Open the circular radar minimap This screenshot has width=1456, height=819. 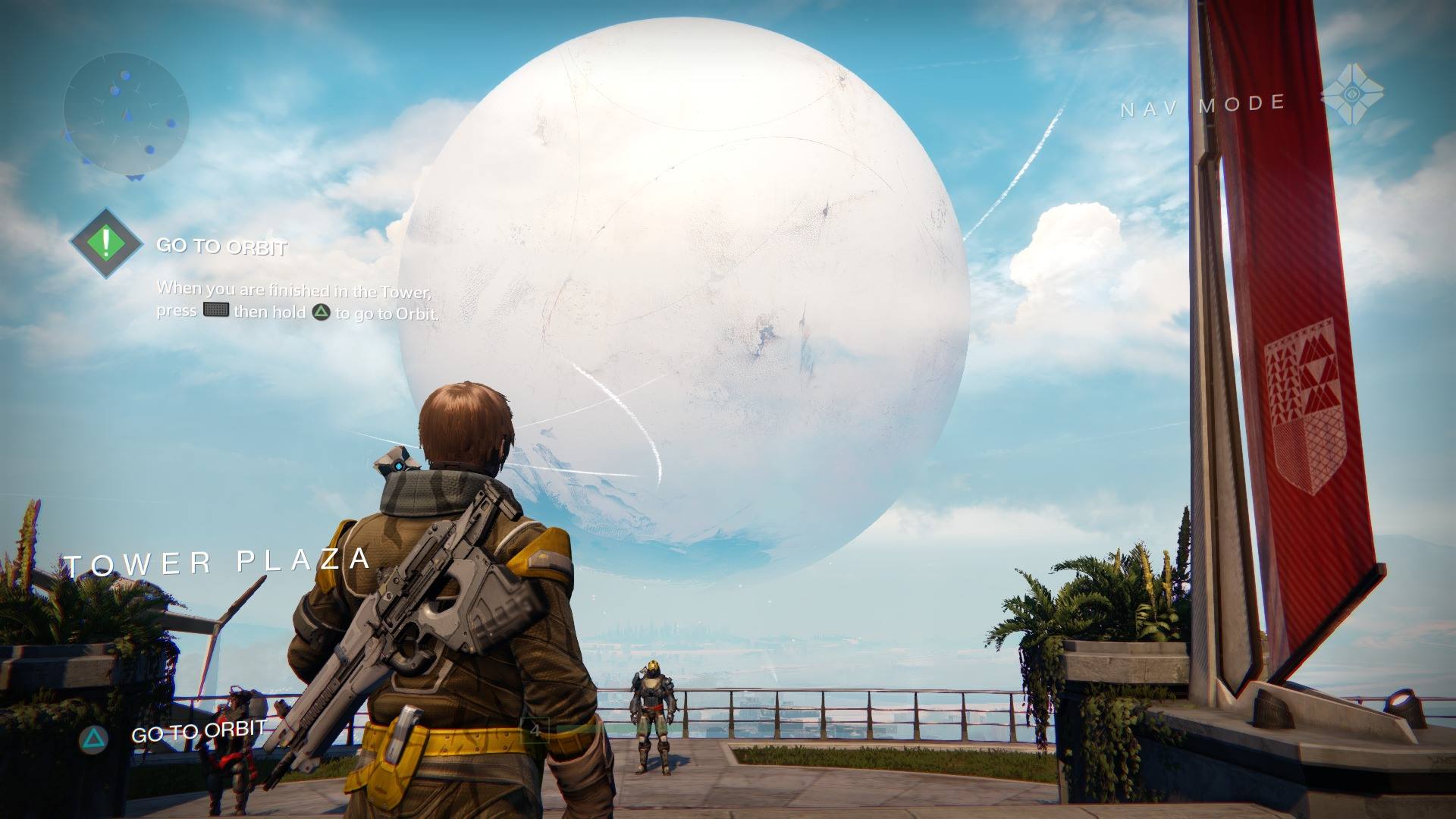pos(126,115)
